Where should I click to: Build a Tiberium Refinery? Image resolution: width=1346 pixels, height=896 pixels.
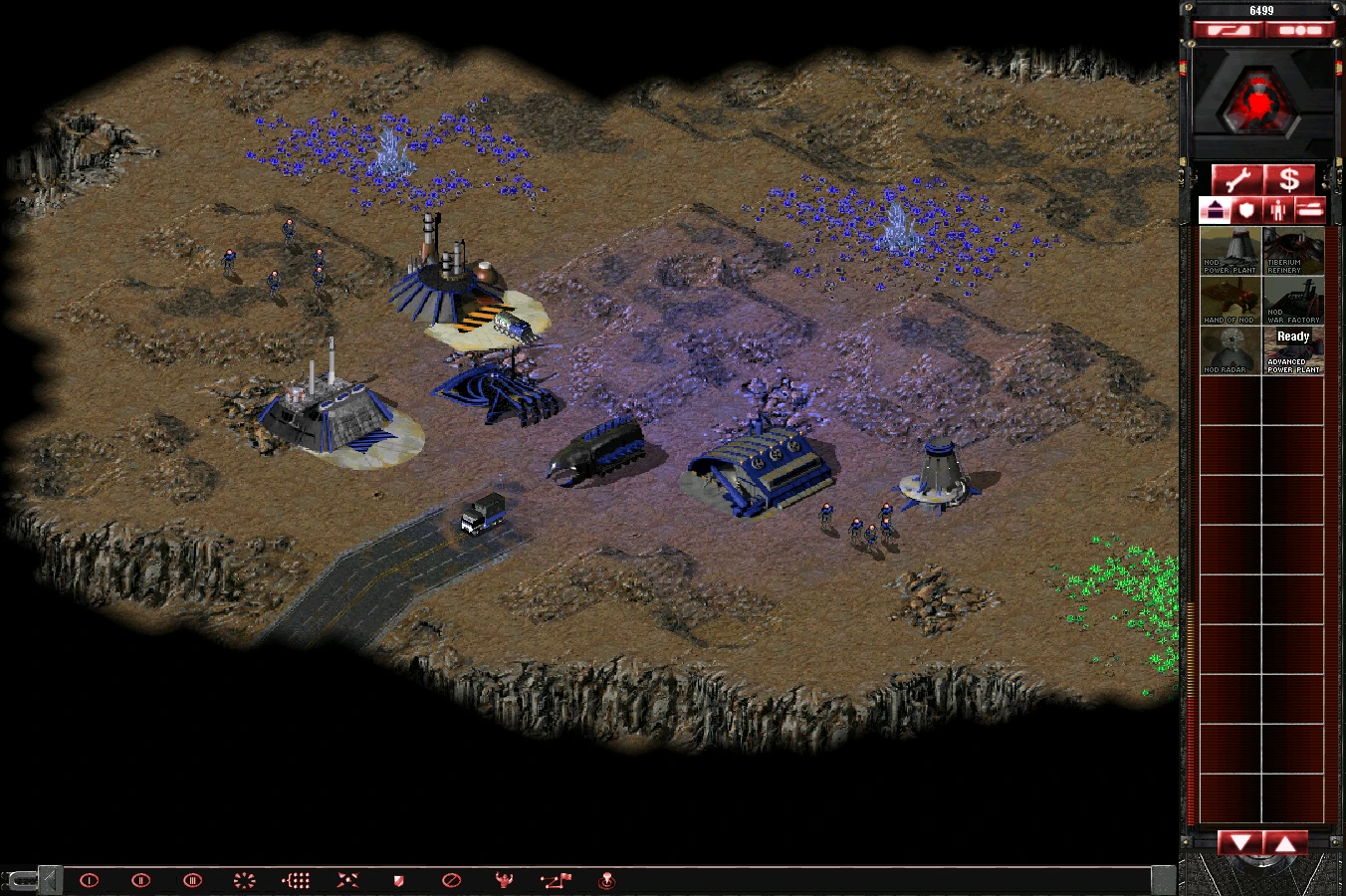pos(1293,251)
